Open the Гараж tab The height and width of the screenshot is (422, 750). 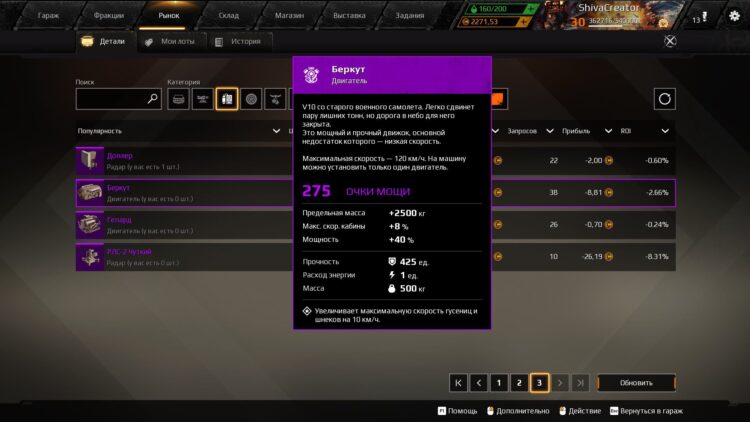[48, 15]
